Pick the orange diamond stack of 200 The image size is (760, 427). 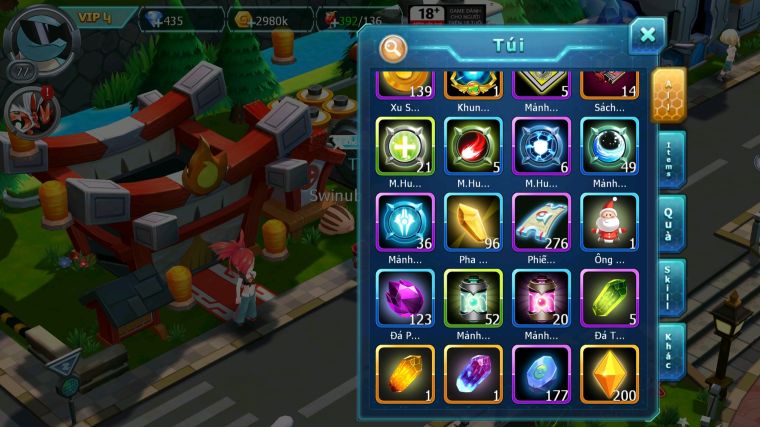point(609,374)
